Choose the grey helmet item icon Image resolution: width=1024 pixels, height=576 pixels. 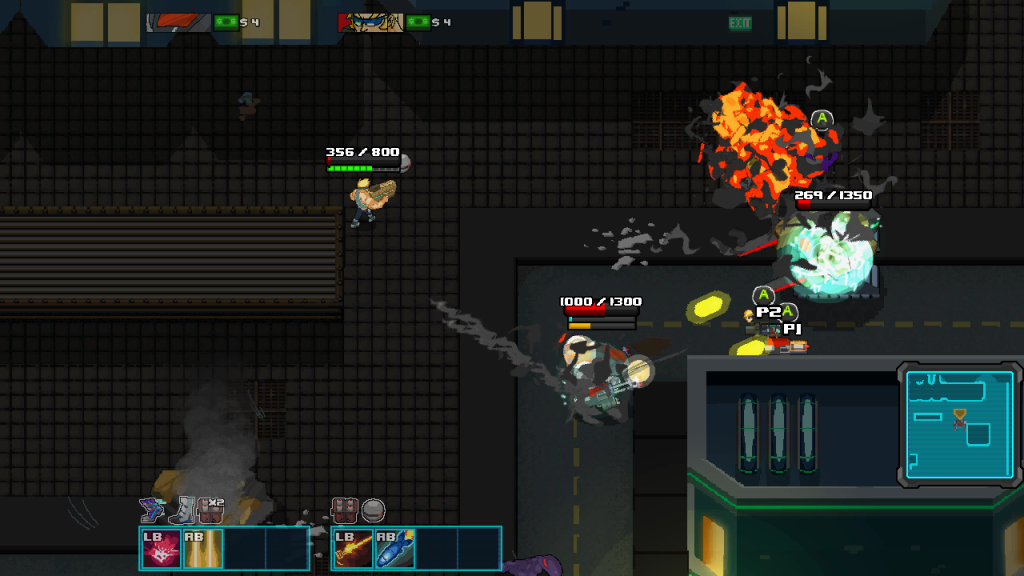pos(373,511)
